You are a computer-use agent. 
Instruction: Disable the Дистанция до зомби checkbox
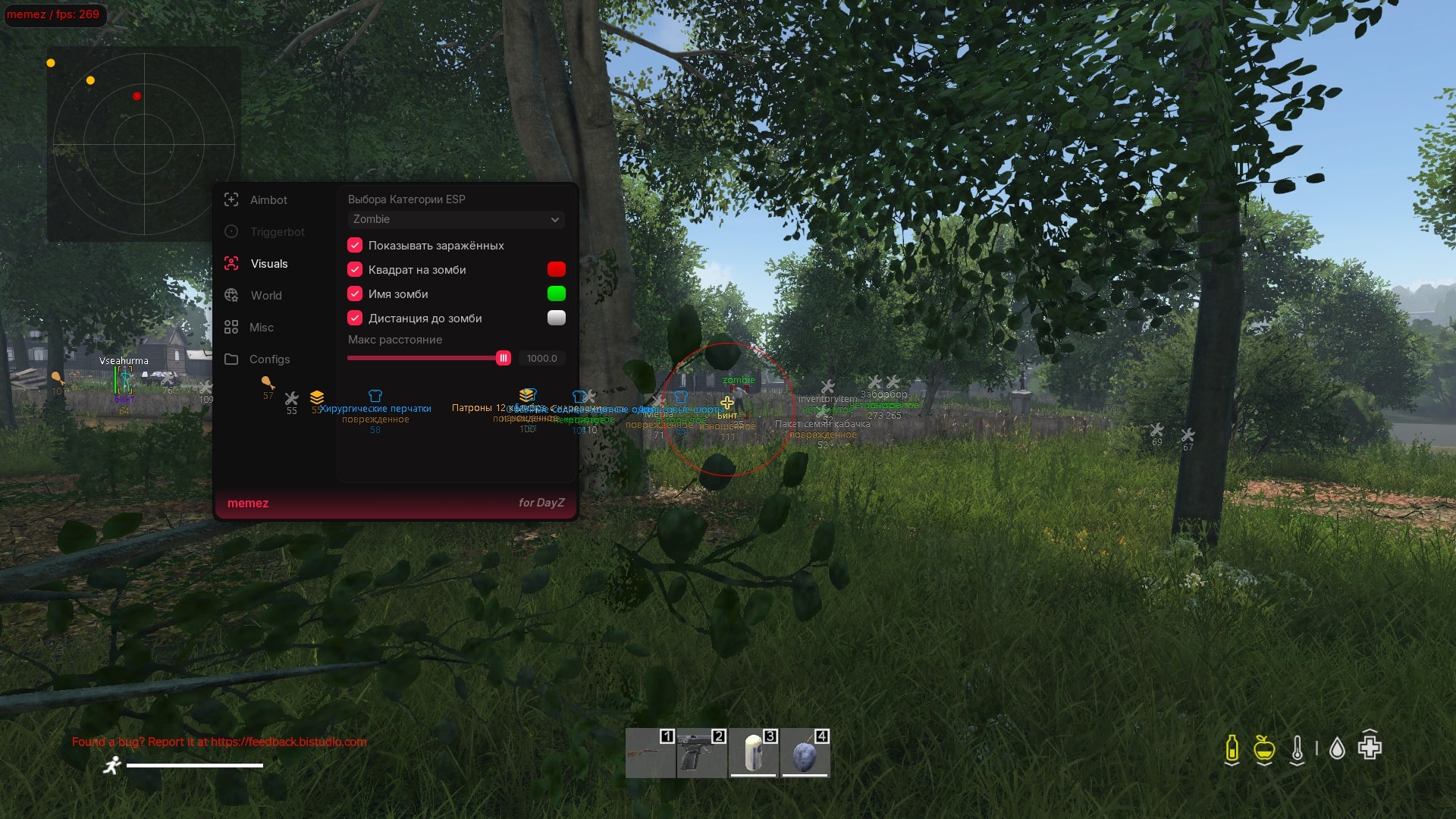[x=355, y=318]
